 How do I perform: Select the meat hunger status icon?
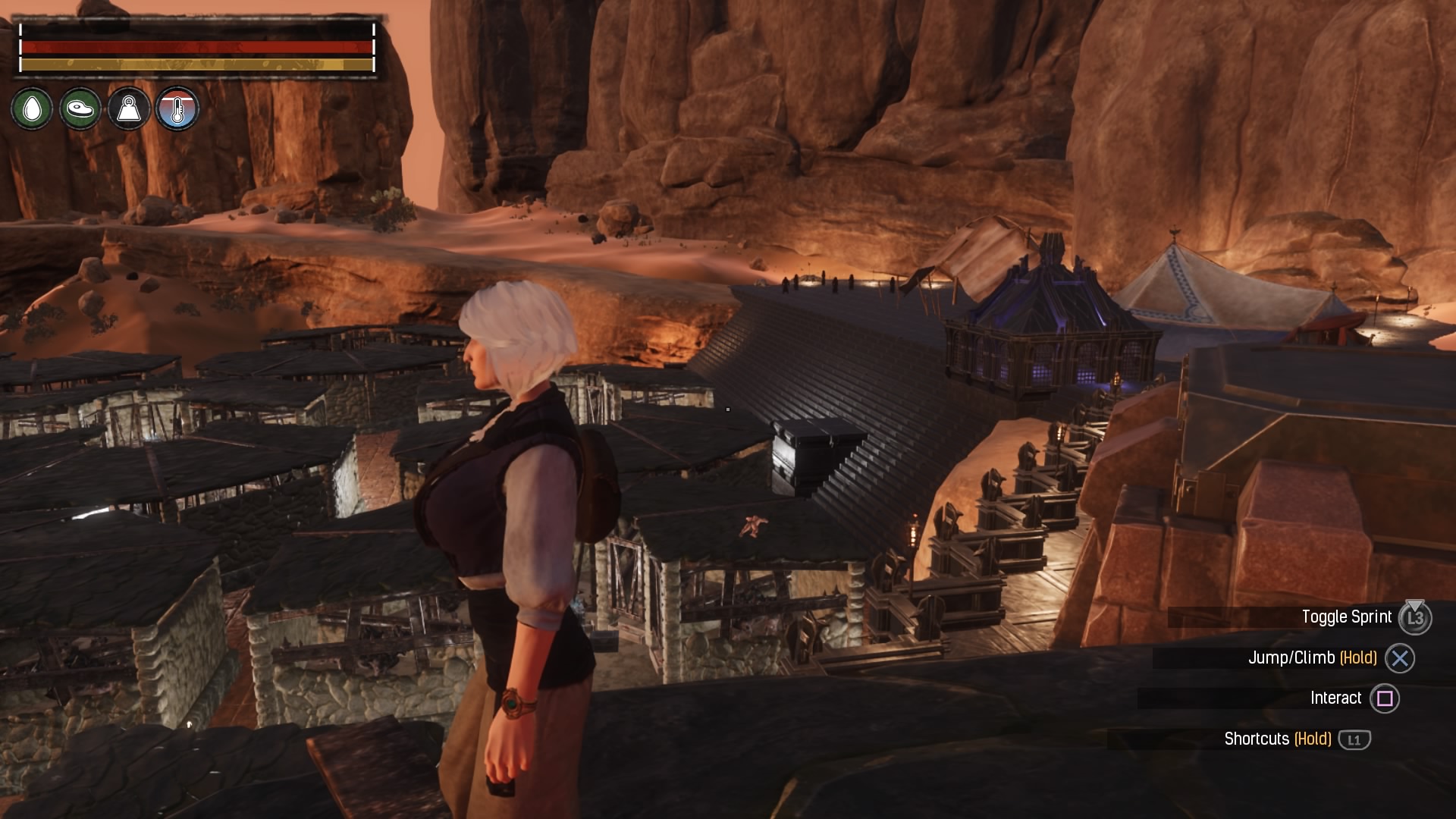click(x=80, y=109)
